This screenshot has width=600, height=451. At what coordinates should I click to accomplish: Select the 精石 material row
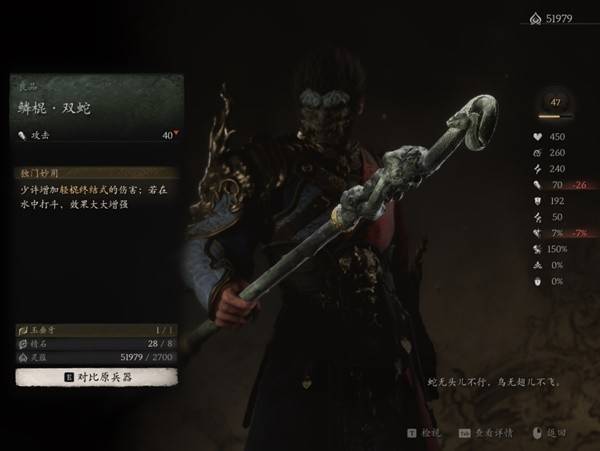[96, 343]
